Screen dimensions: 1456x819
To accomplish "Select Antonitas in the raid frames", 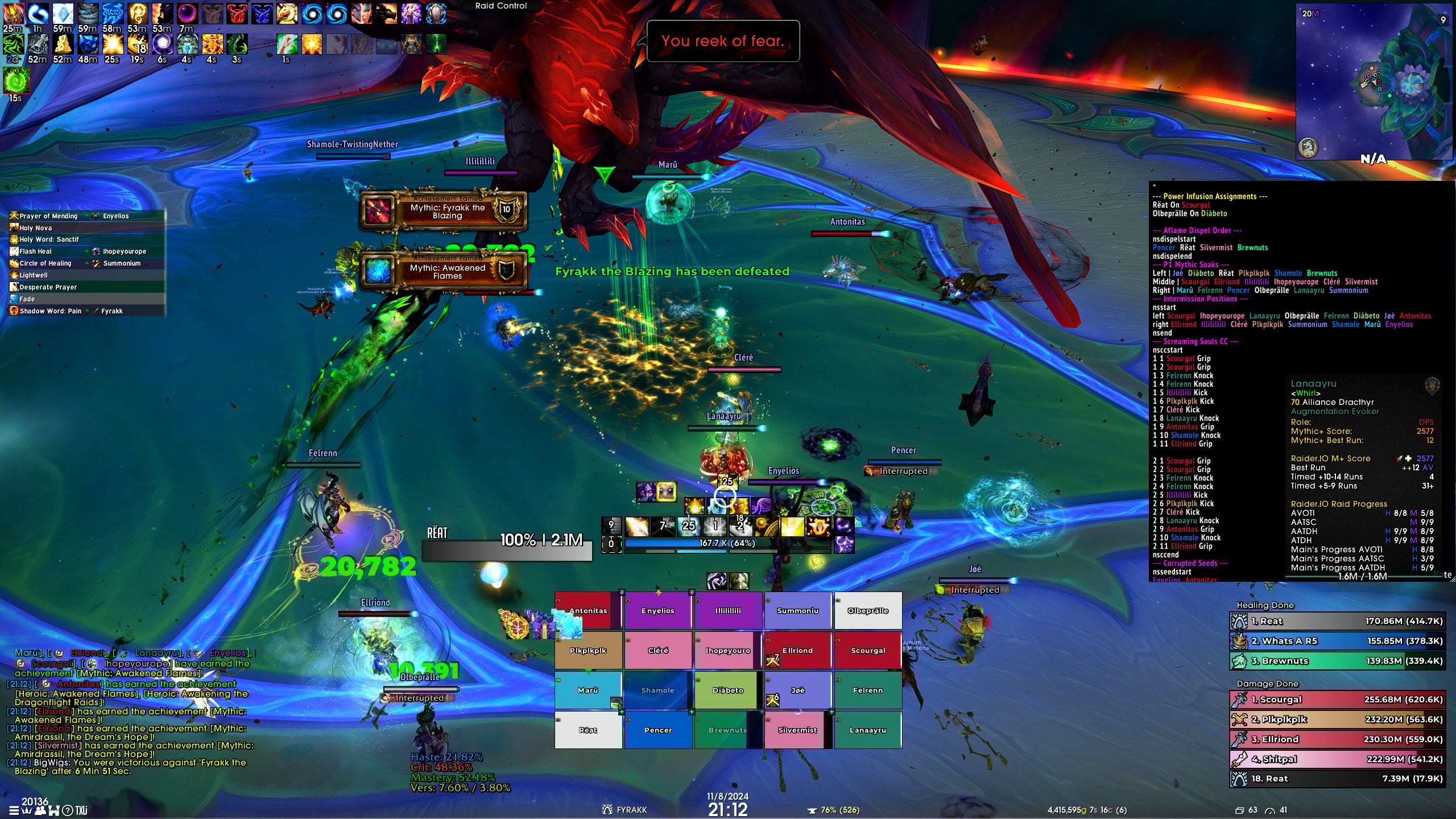I will pyautogui.click(x=588, y=610).
